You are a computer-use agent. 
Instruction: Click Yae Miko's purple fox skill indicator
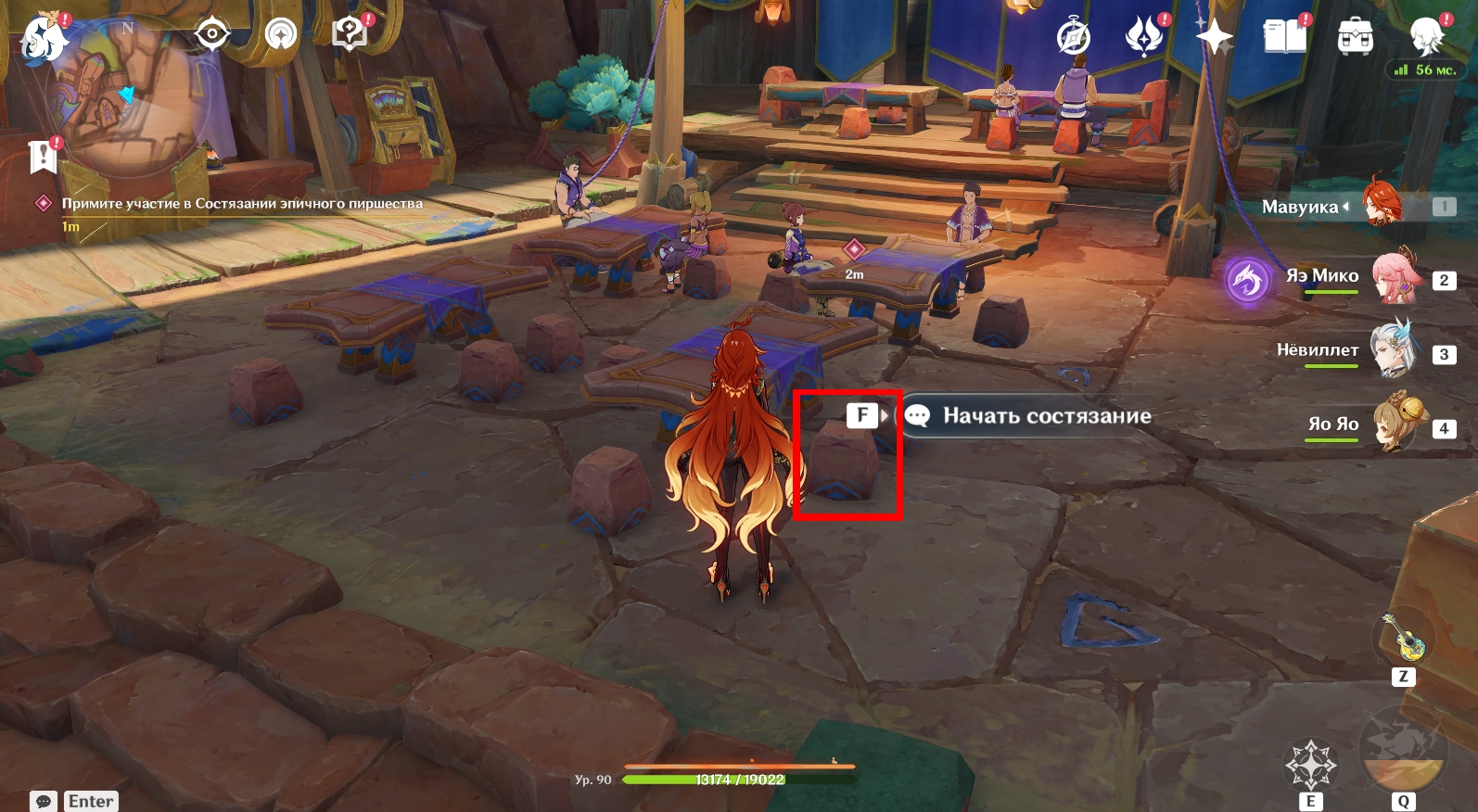(x=1247, y=280)
